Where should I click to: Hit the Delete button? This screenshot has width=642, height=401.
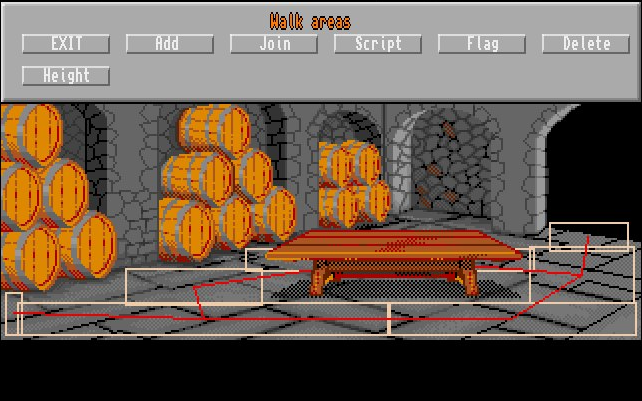pos(586,44)
